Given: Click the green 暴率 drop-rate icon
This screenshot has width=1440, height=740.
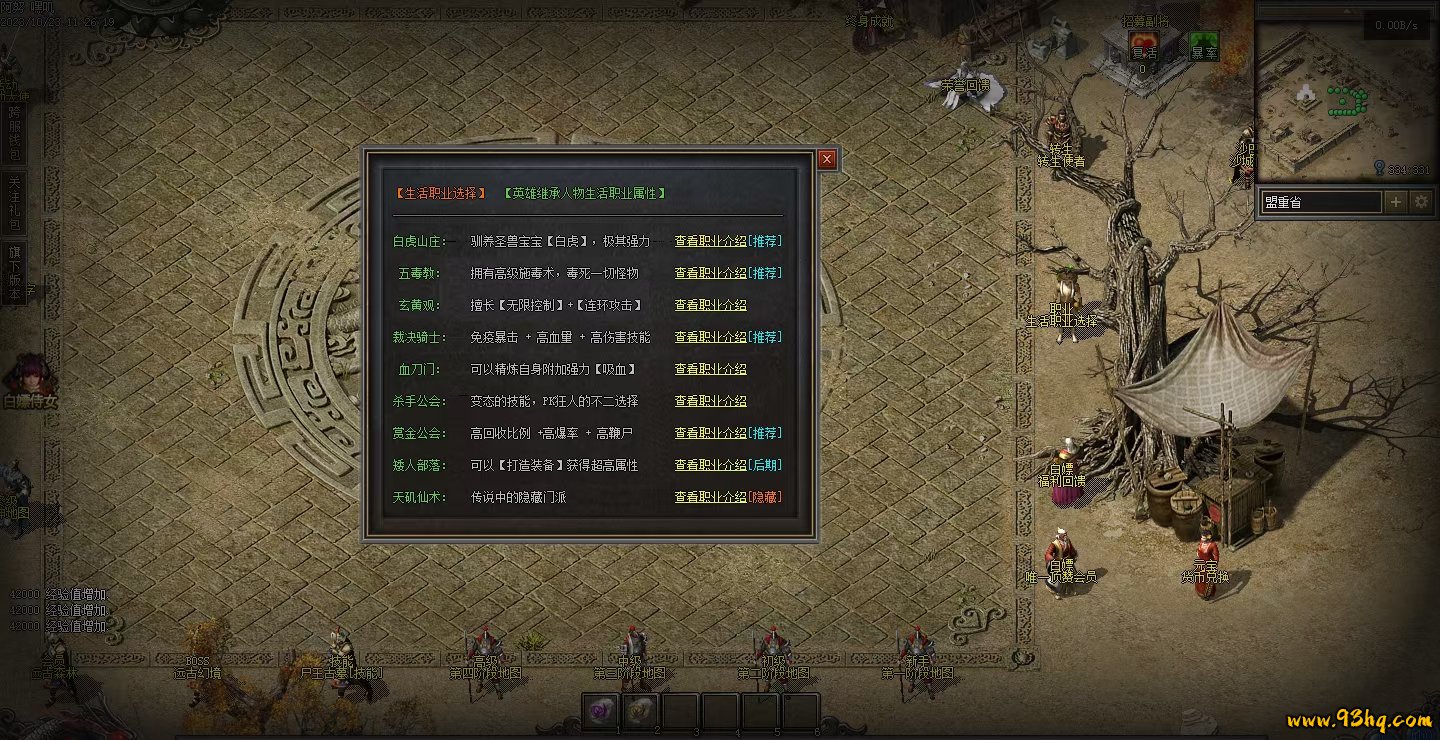Looking at the screenshot, I should (x=1204, y=47).
